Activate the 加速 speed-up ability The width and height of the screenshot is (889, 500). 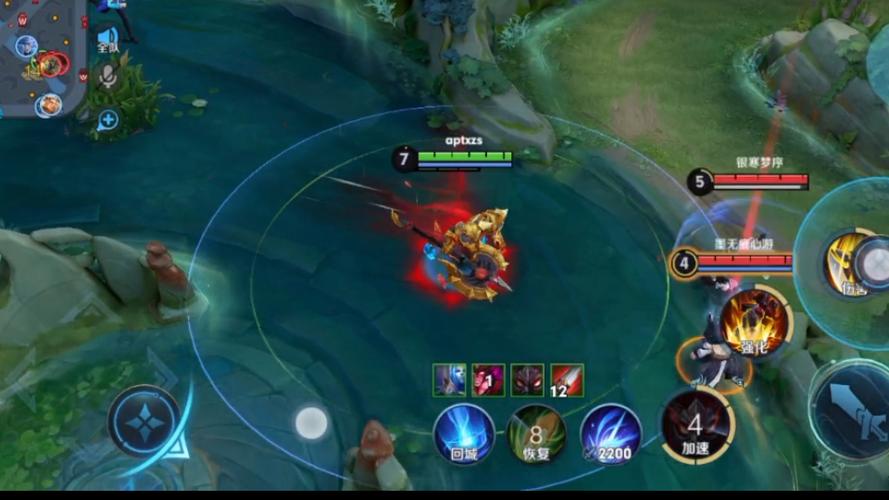coord(697,425)
